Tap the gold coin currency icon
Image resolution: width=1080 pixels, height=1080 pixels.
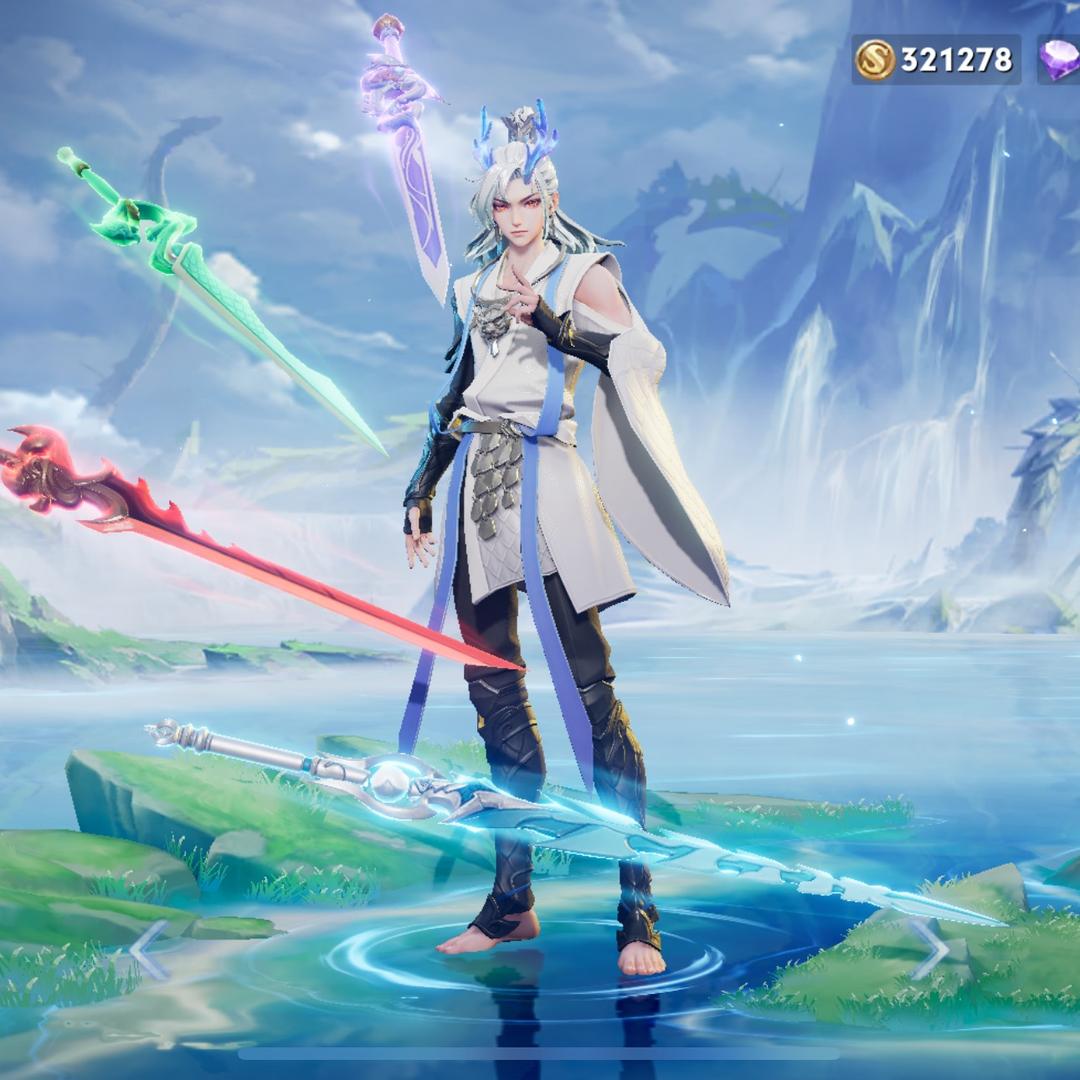874,60
